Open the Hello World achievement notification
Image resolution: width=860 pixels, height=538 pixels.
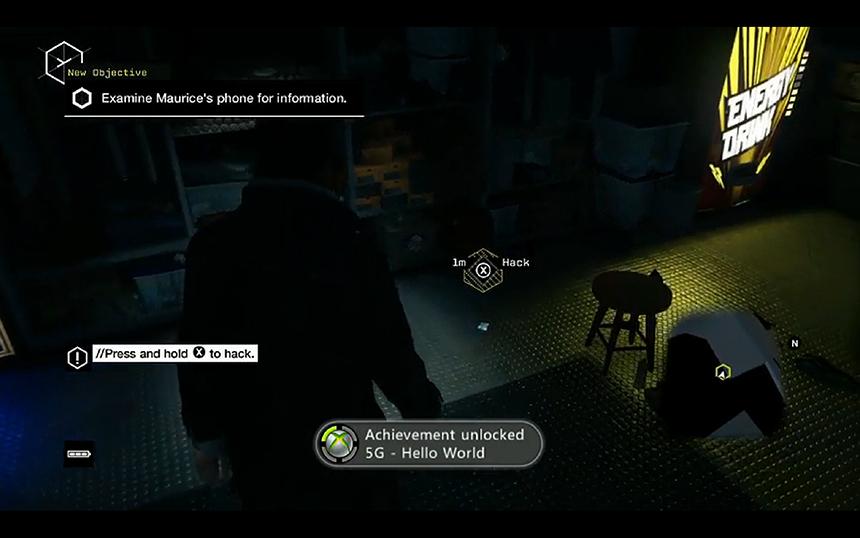[x=430, y=444]
